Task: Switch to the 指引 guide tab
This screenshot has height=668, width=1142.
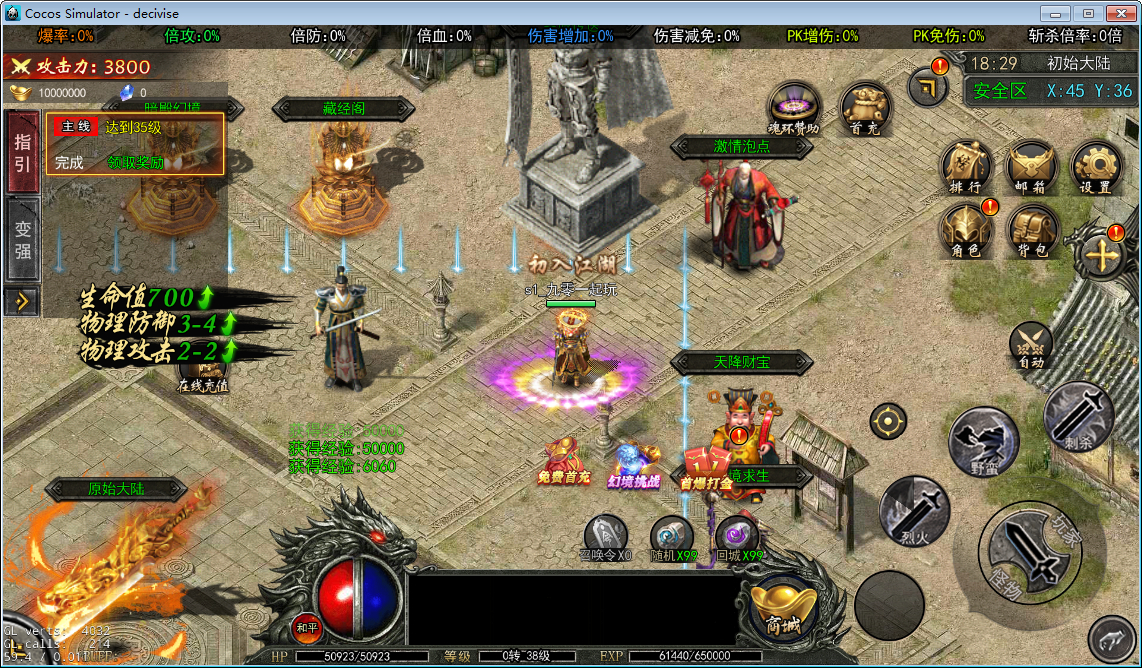Action: pyautogui.click(x=22, y=152)
